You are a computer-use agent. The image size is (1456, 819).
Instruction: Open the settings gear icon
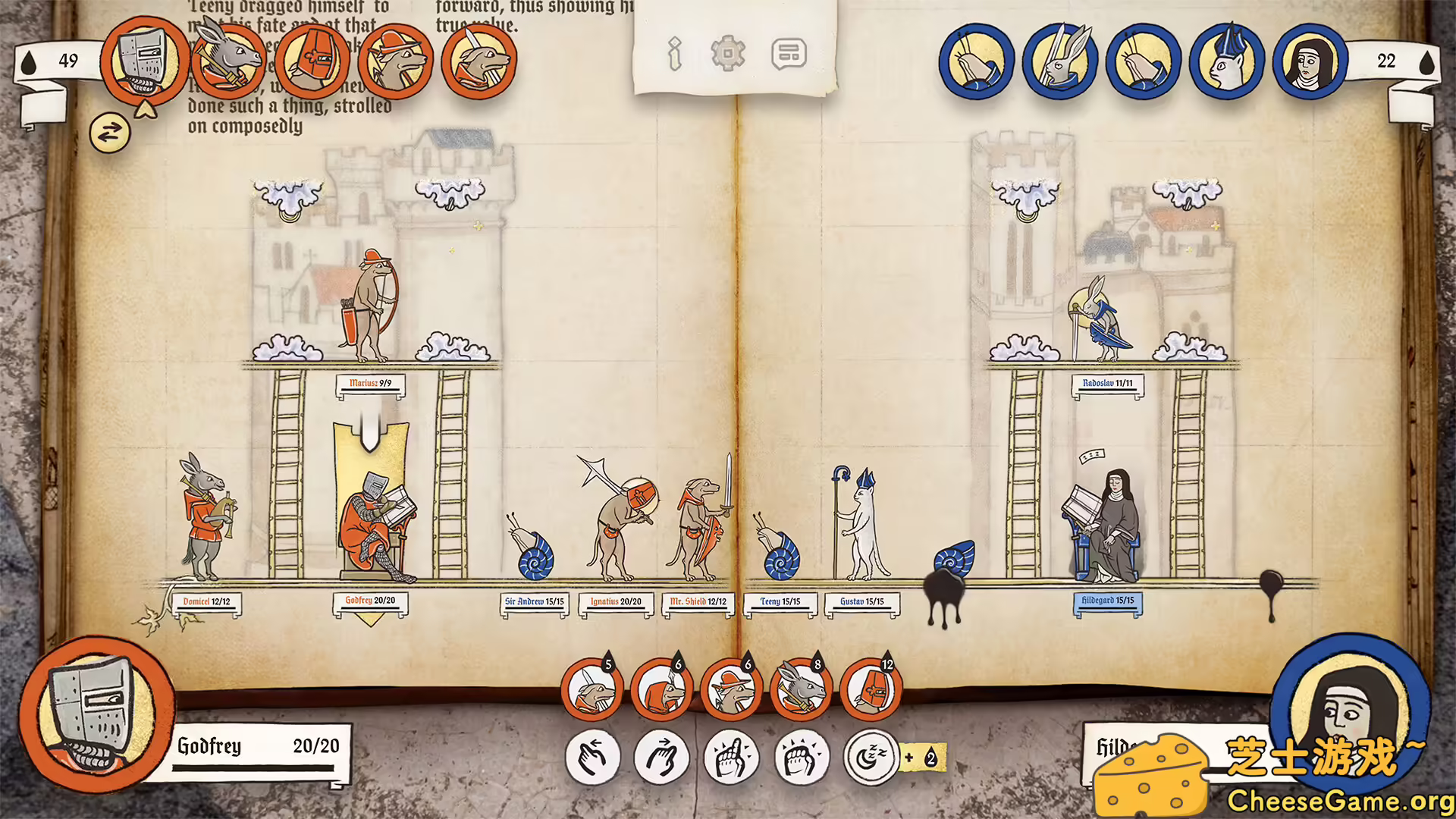[730, 53]
